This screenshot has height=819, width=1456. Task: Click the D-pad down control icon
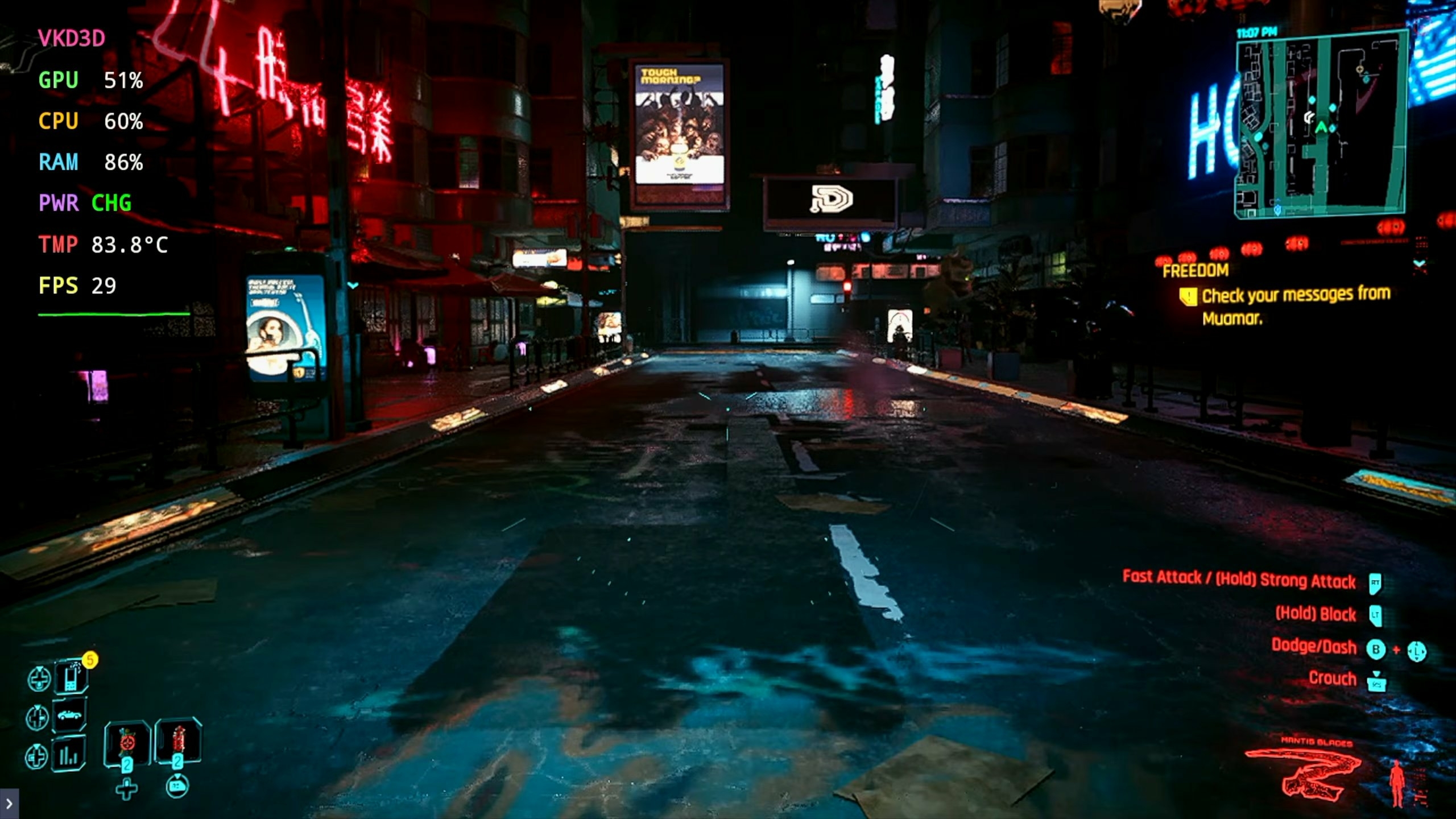pyautogui.click(x=39, y=677)
